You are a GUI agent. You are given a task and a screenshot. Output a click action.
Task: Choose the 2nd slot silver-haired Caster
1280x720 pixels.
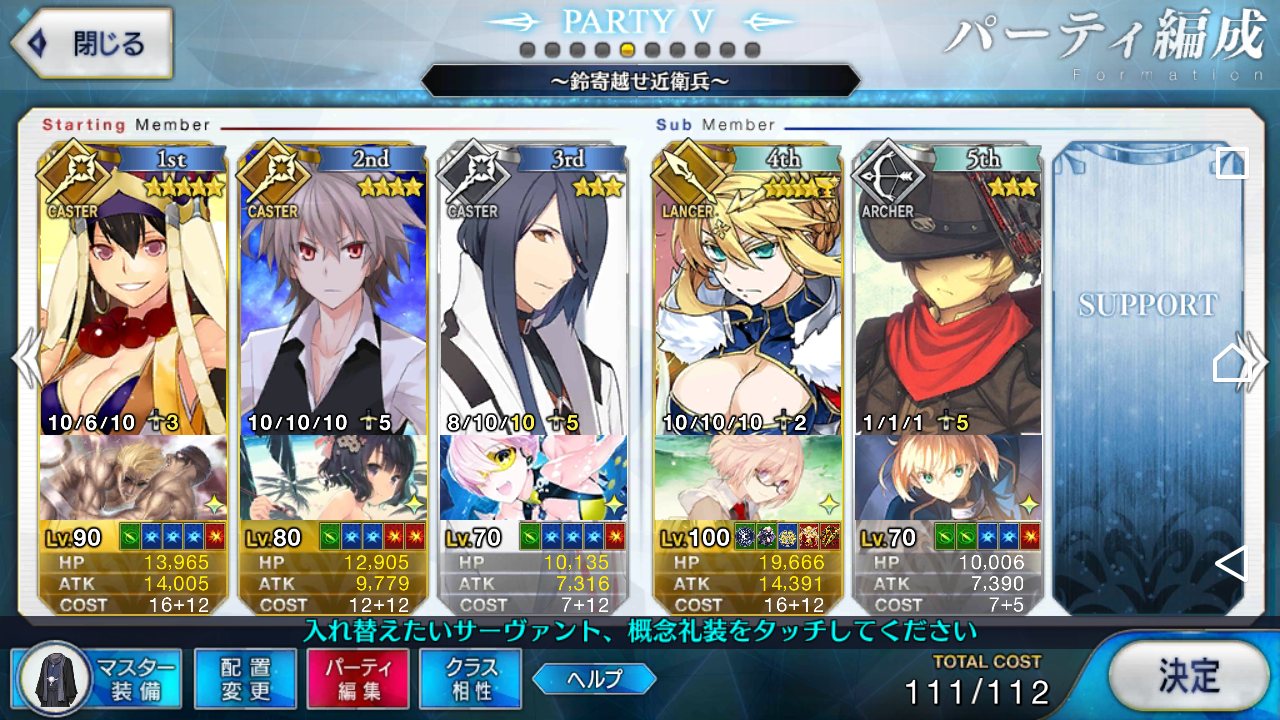(333, 300)
